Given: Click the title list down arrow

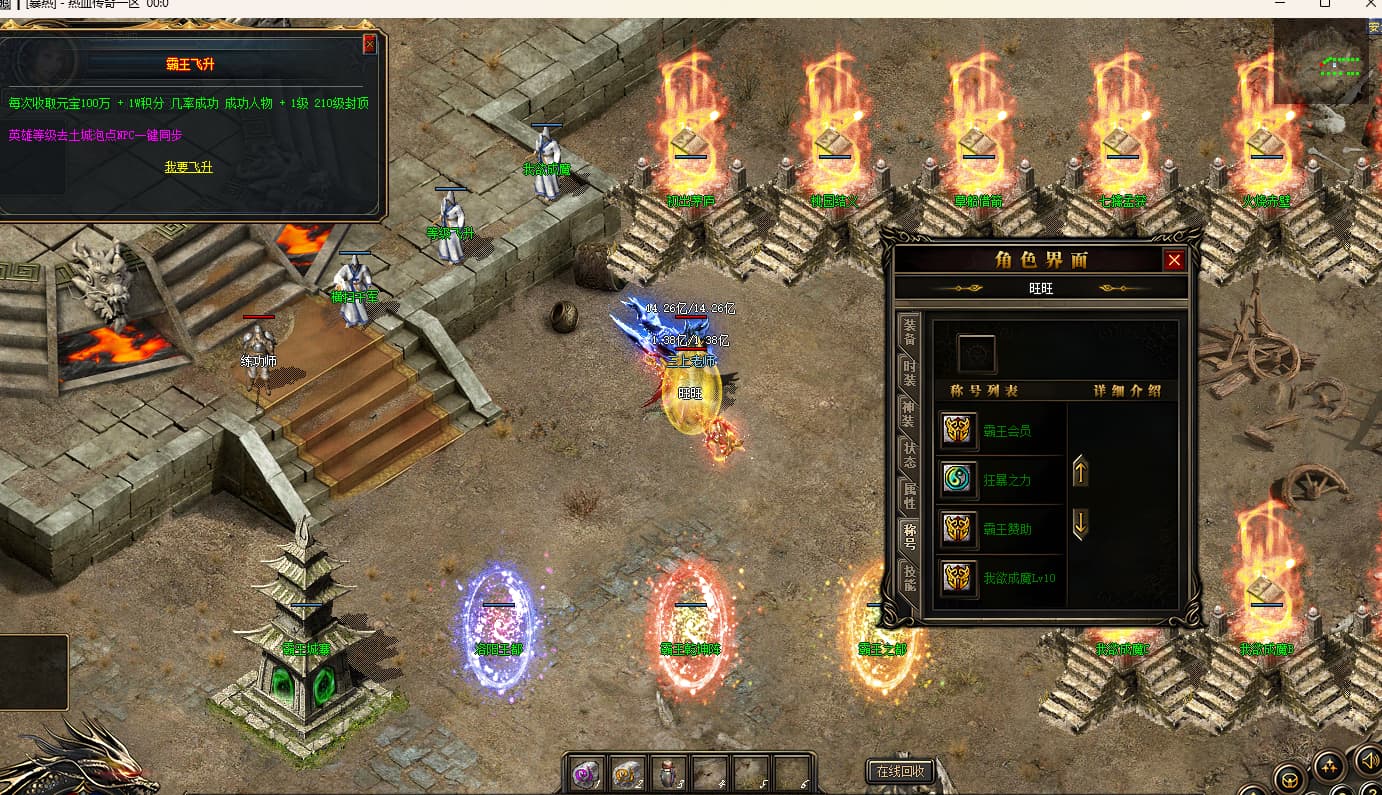Looking at the screenshot, I should [1080, 523].
